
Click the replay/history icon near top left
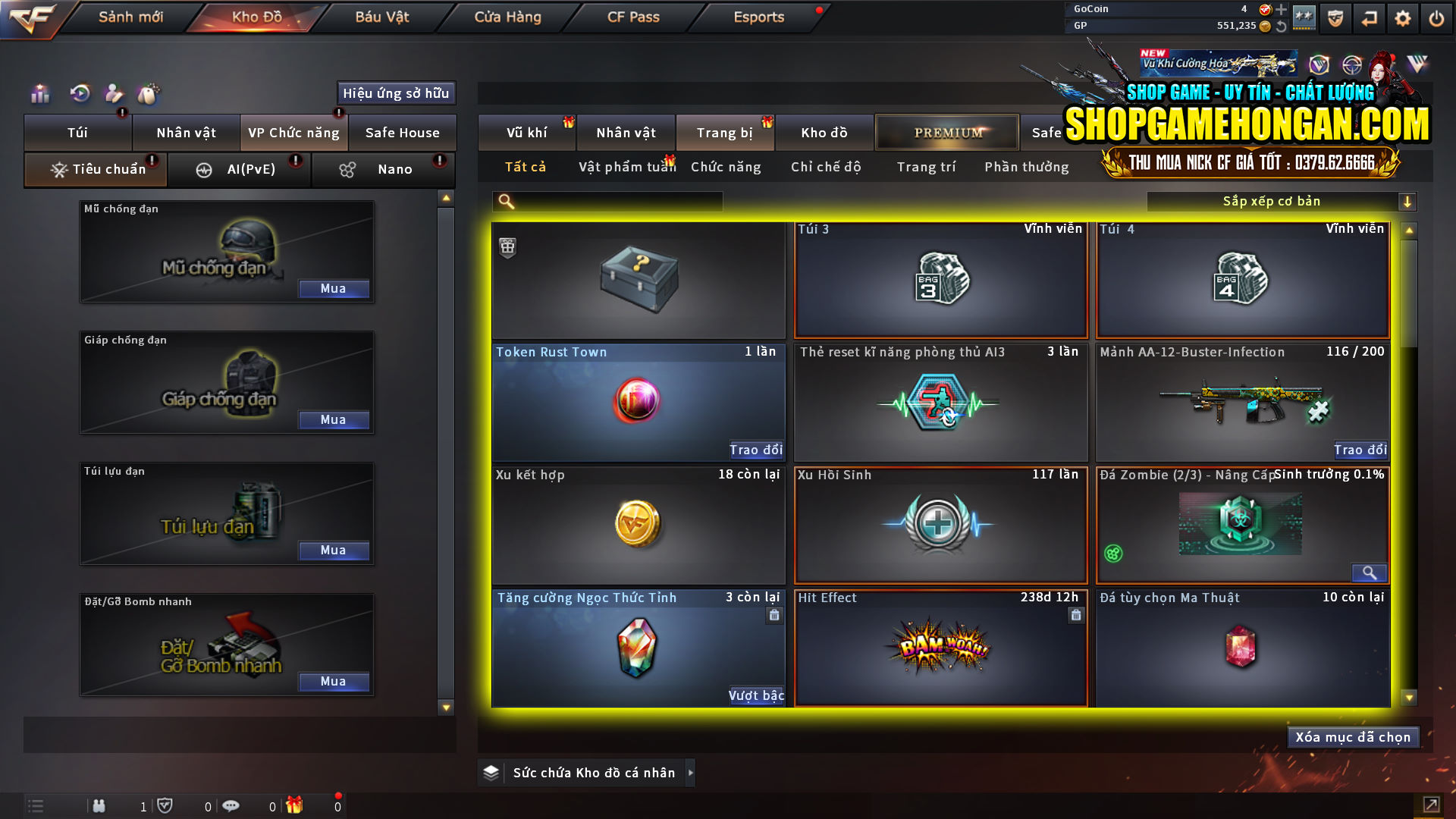click(79, 93)
